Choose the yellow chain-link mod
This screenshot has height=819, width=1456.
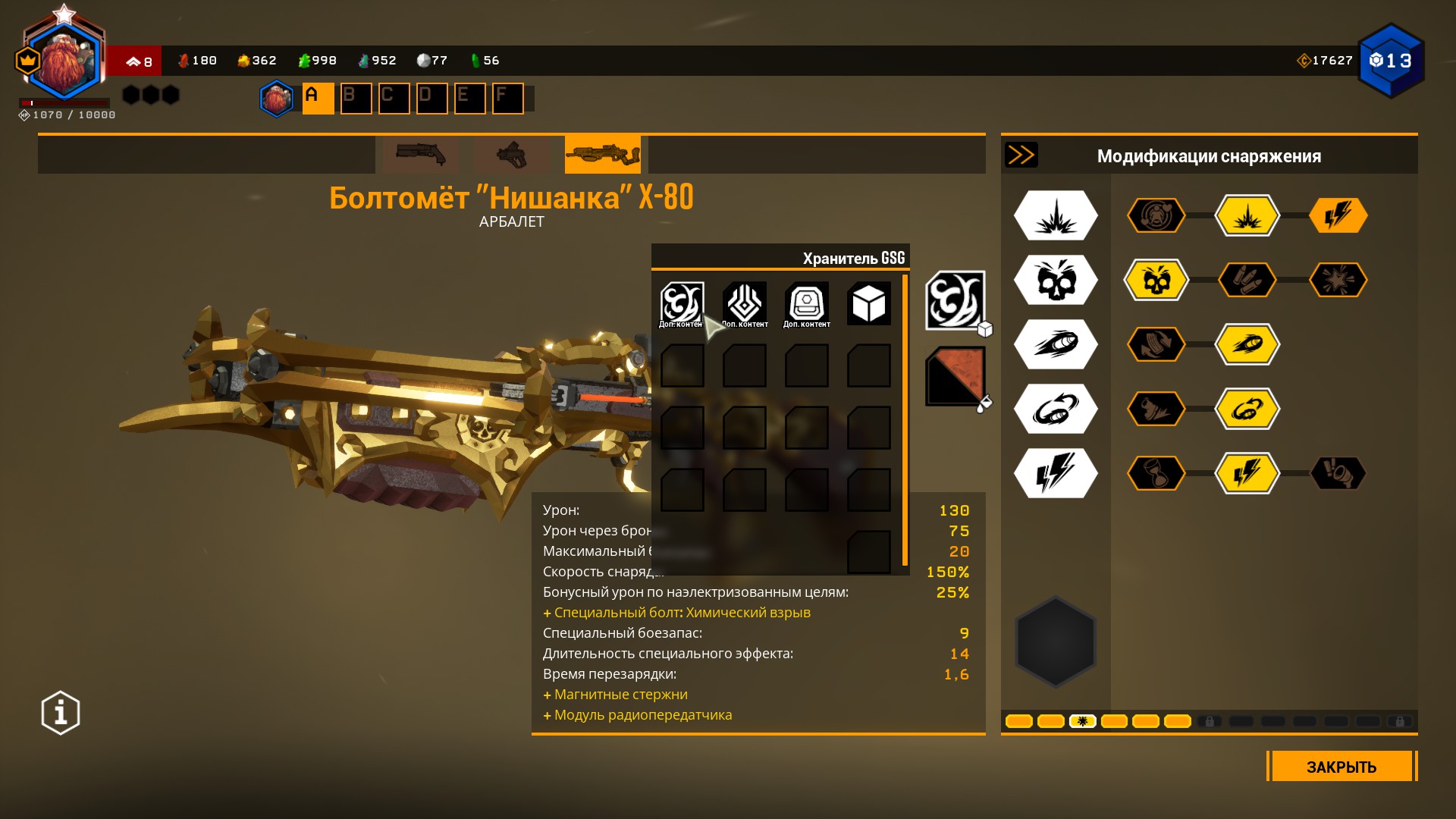[1247, 409]
